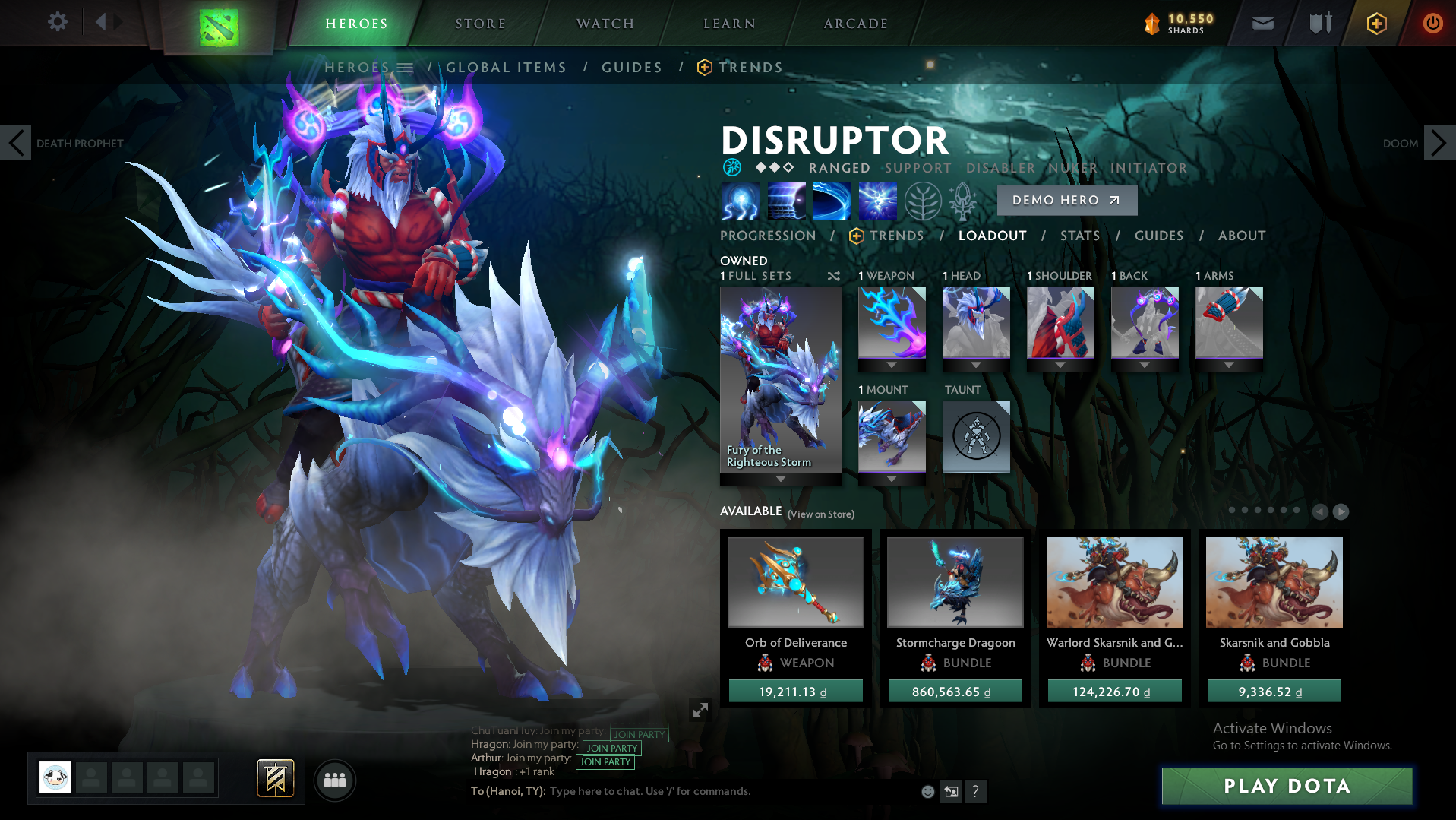The height and width of the screenshot is (820, 1456).
Task: Expand the weapon slot dropdown arrow
Action: [x=891, y=364]
